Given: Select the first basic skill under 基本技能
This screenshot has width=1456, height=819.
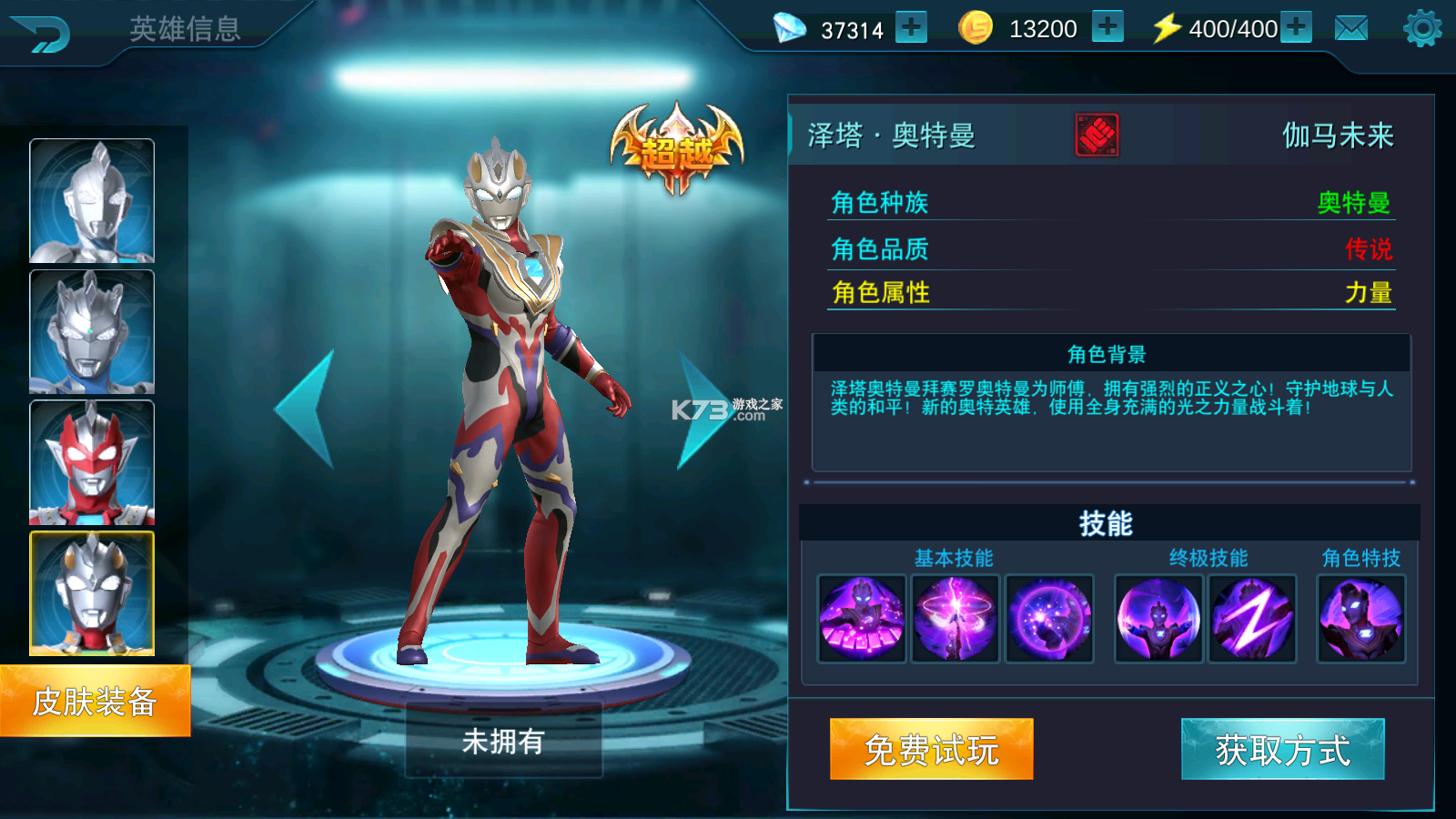Looking at the screenshot, I should 861,619.
